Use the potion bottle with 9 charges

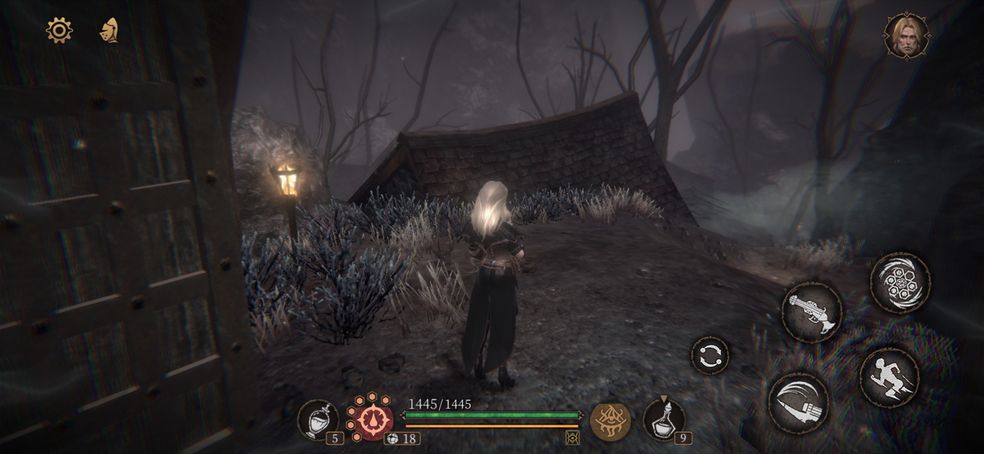tap(662, 418)
